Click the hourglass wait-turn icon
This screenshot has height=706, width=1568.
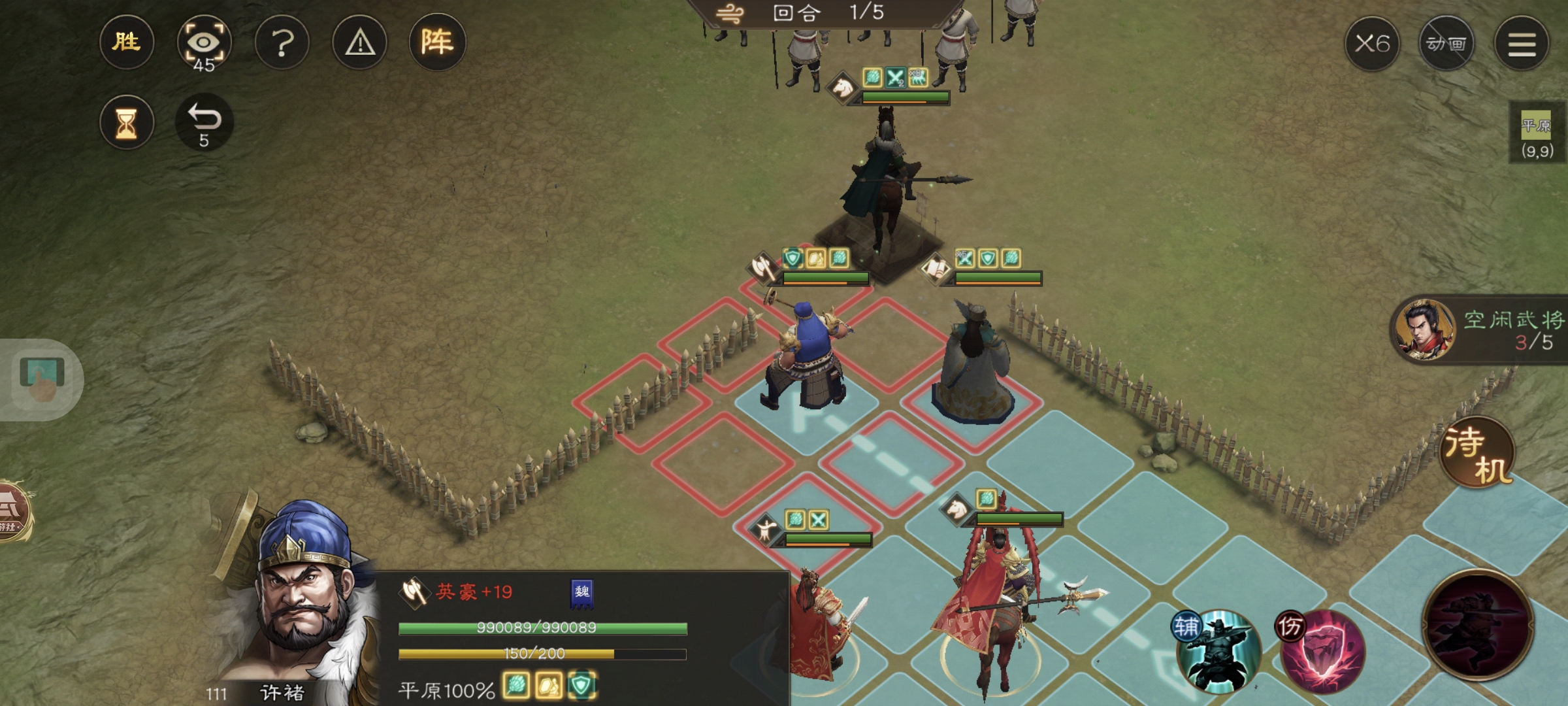[126, 122]
